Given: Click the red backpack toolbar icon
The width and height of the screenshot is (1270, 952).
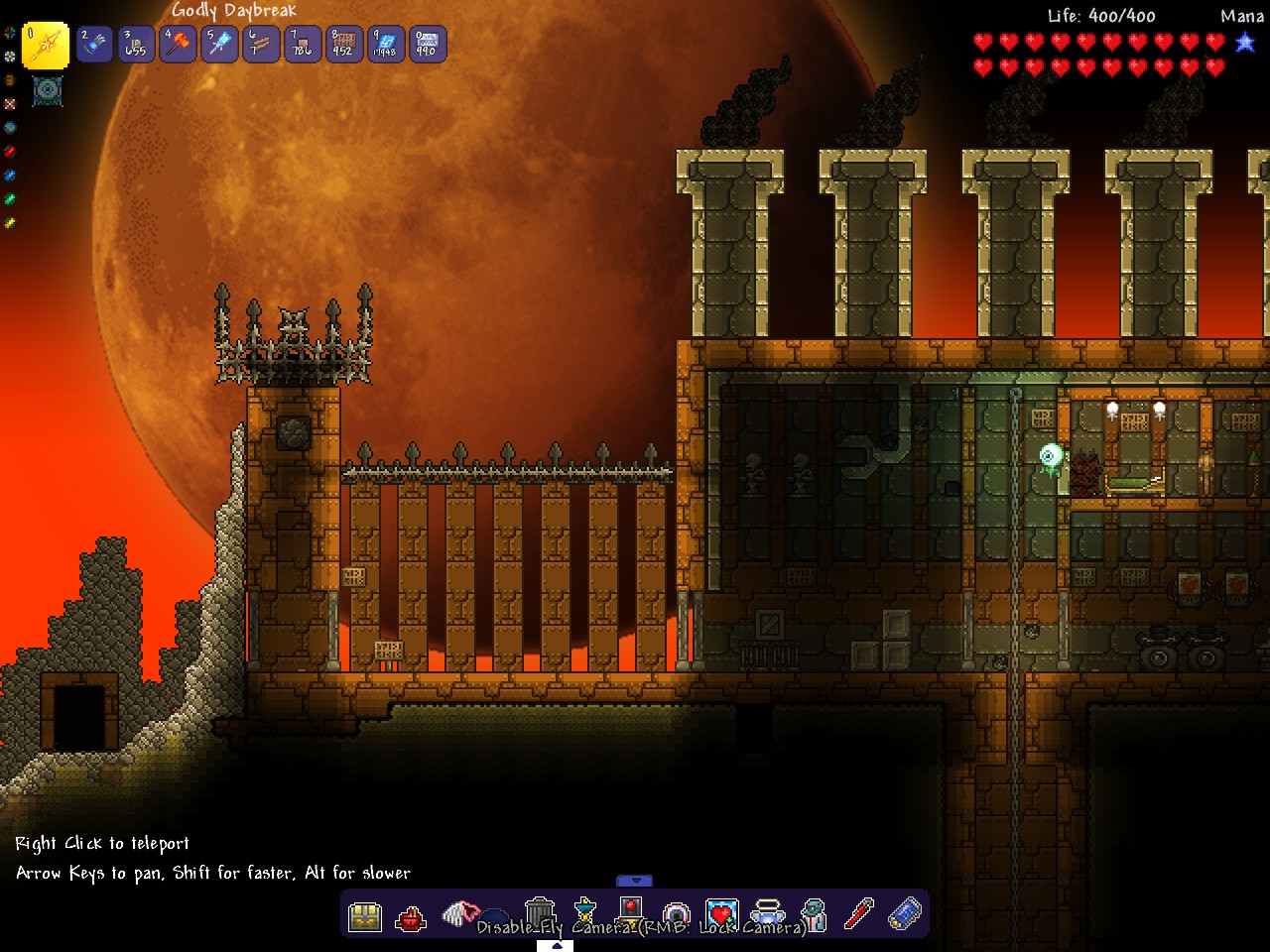Looking at the screenshot, I should click(411, 918).
